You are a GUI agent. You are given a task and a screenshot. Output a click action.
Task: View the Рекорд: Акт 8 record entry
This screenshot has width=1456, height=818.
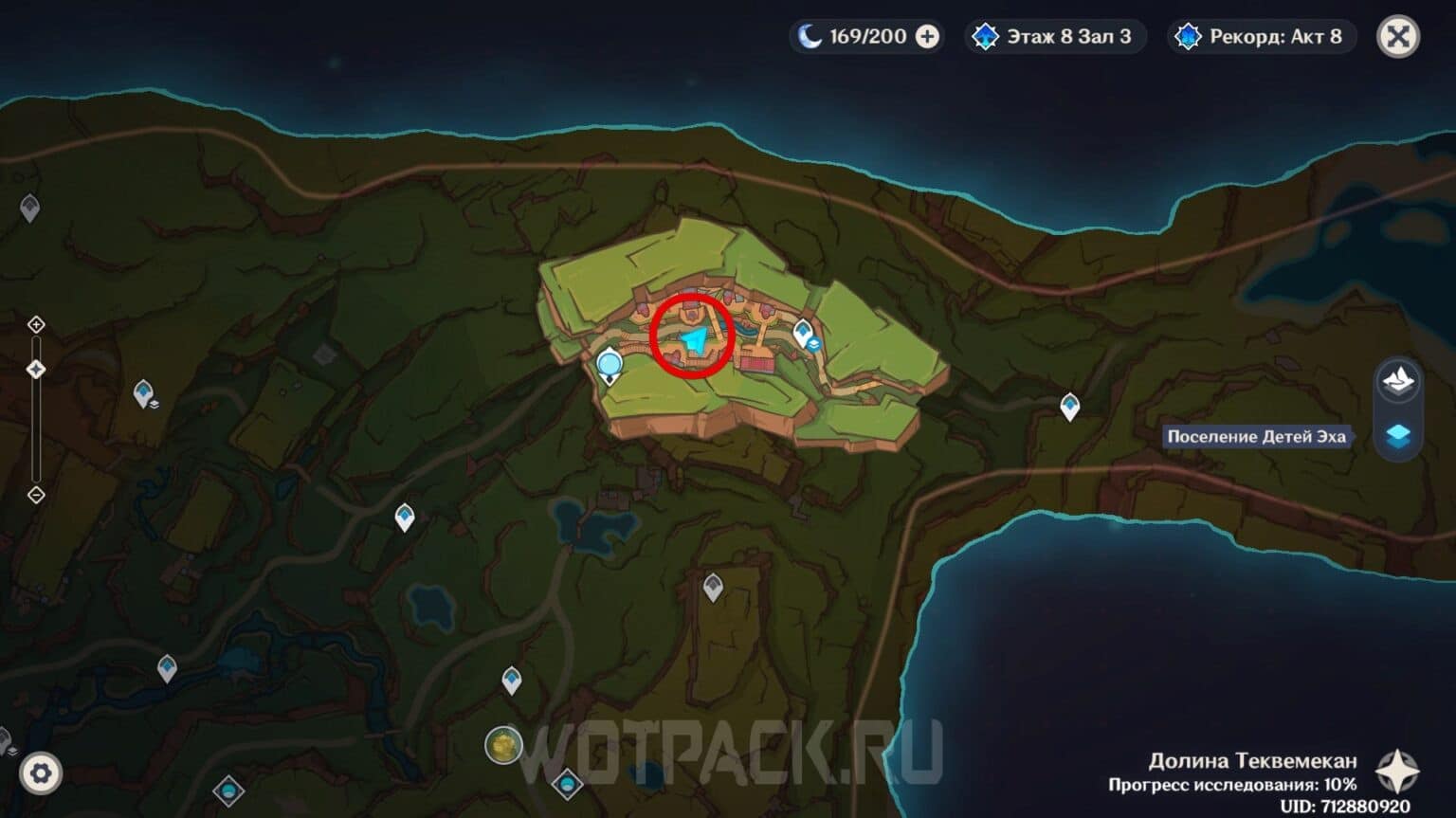pyautogui.click(x=1261, y=36)
